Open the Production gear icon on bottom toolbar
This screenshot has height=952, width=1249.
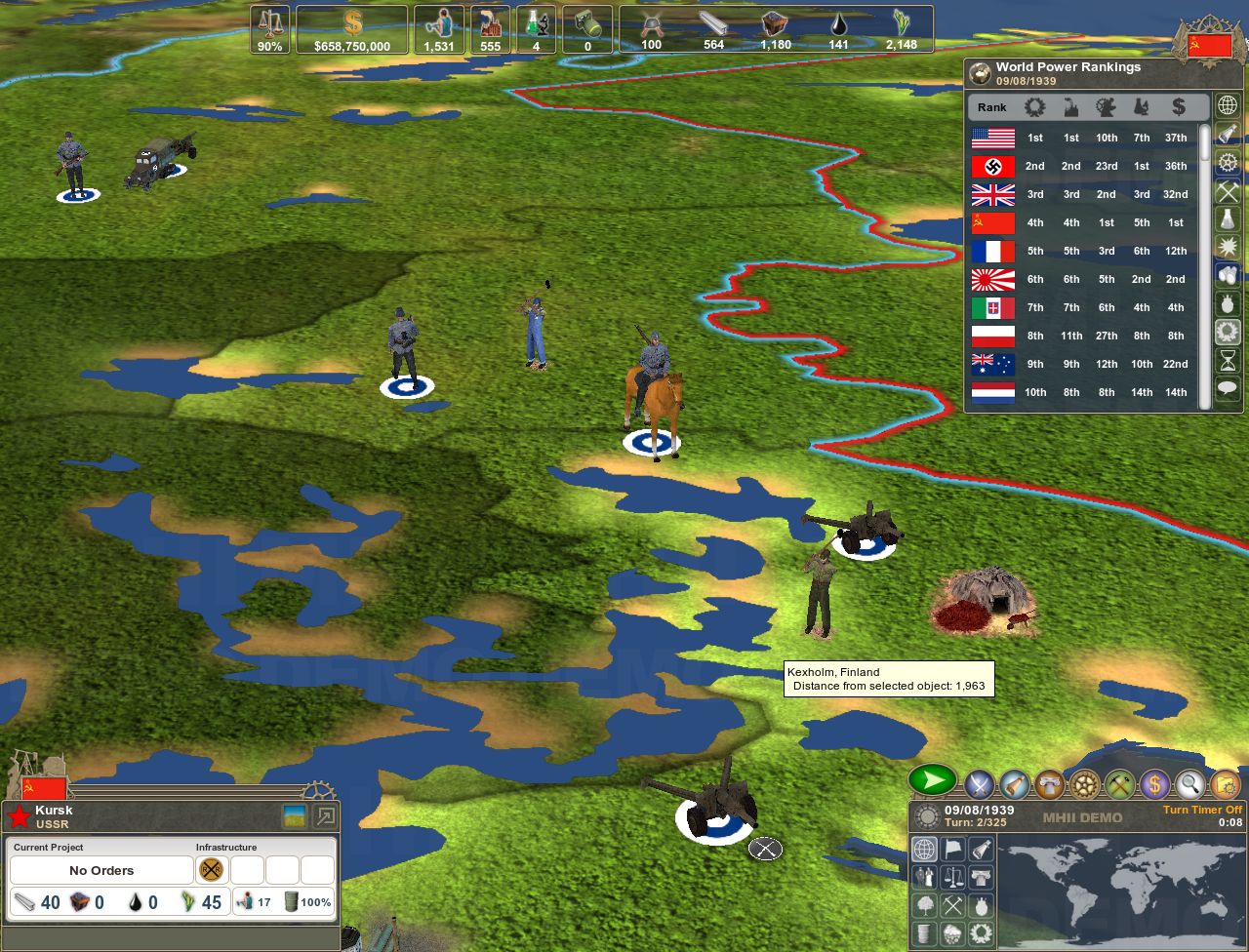point(1085,782)
